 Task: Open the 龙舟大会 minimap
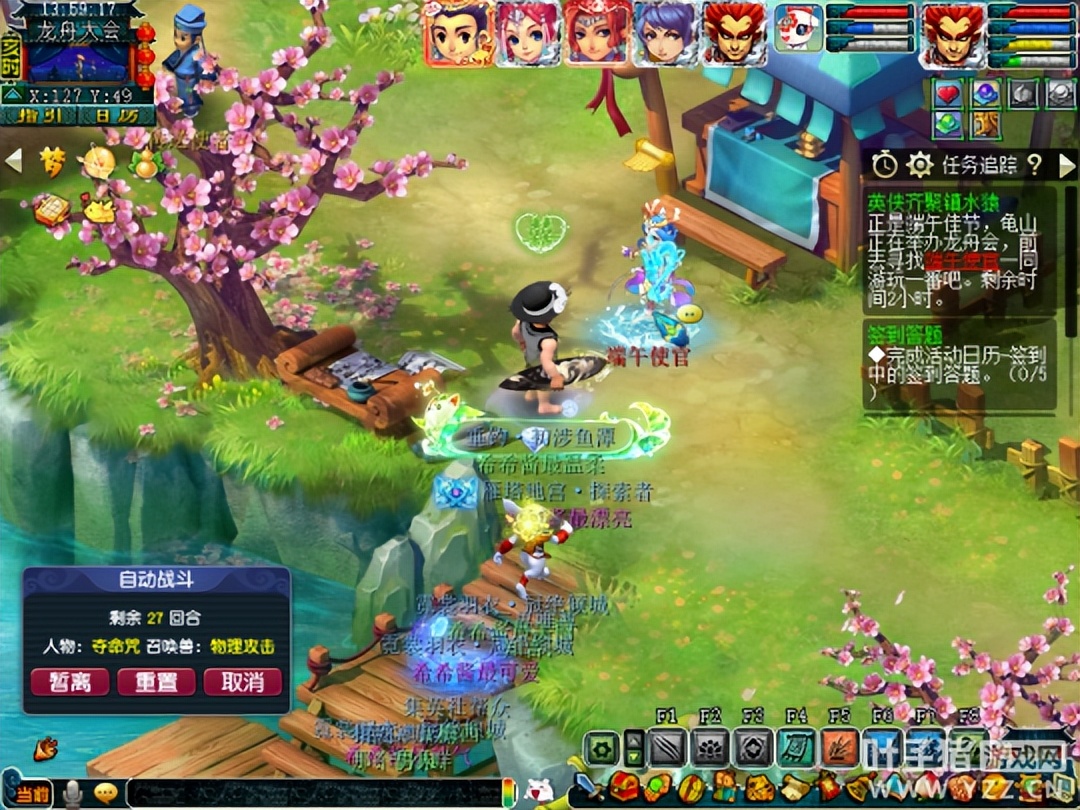pyautogui.click(x=79, y=58)
